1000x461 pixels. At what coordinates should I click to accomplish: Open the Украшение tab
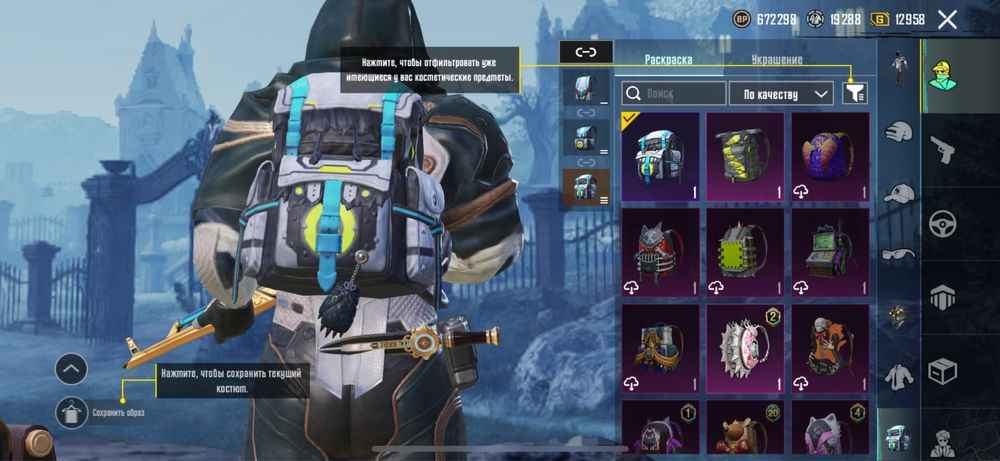777,60
